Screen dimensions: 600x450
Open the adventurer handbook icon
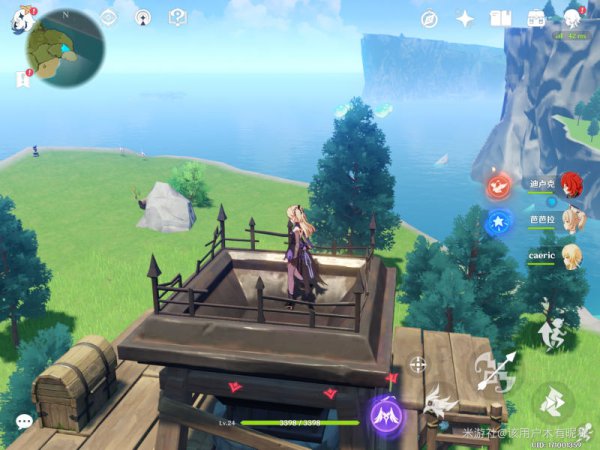(501, 18)
